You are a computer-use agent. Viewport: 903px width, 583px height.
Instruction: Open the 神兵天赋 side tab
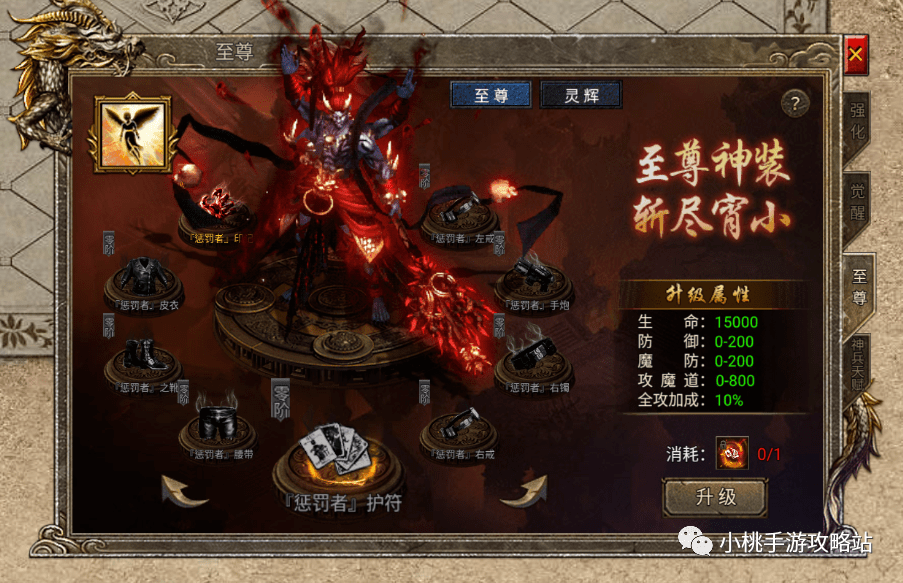pyautogui.click(x=858, y=362)
